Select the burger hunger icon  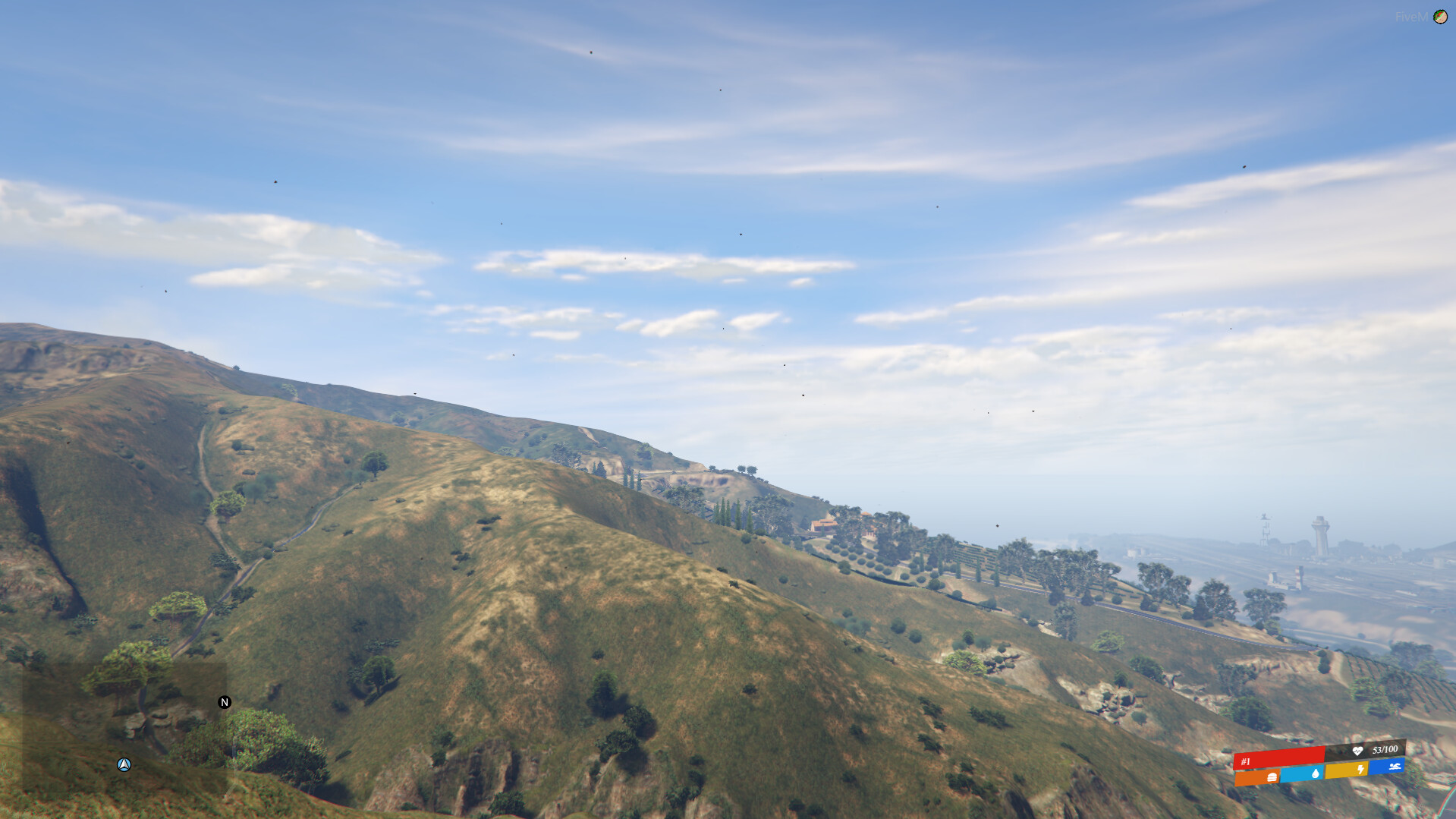coord(1272,776)
